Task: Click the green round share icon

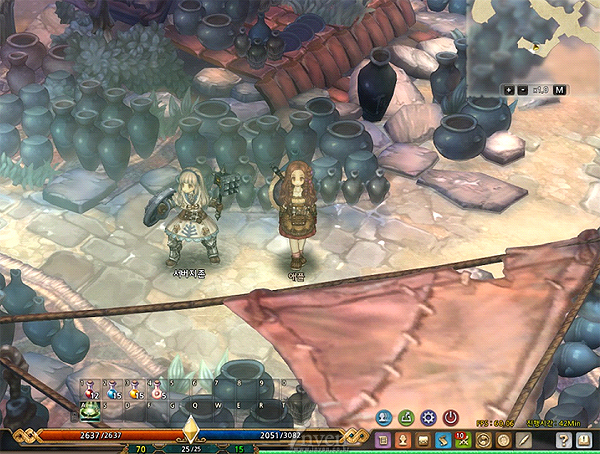Action: point(406,417)
